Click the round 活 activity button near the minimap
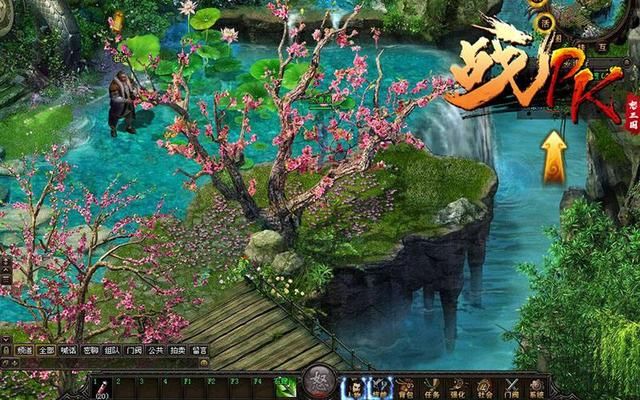This screenshot has height=400, width=640. click(x=546, y=24)
